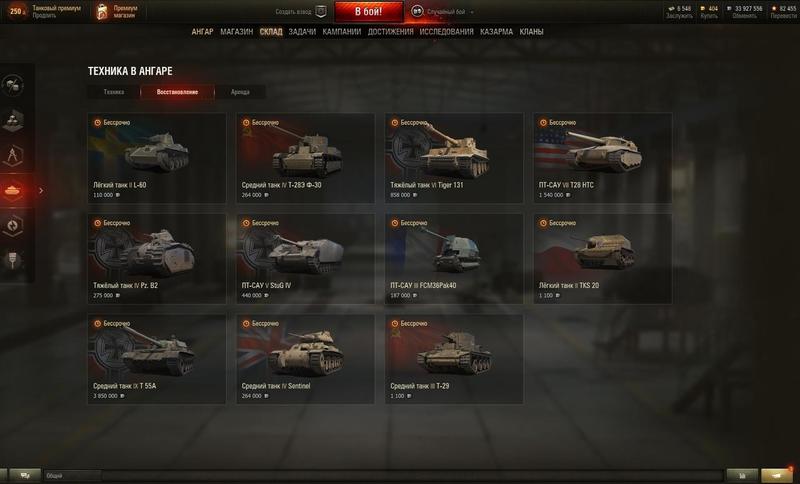Pick the Sentinel medium tank card
This screenshot has width=800, height=484.
click(305, 358)
